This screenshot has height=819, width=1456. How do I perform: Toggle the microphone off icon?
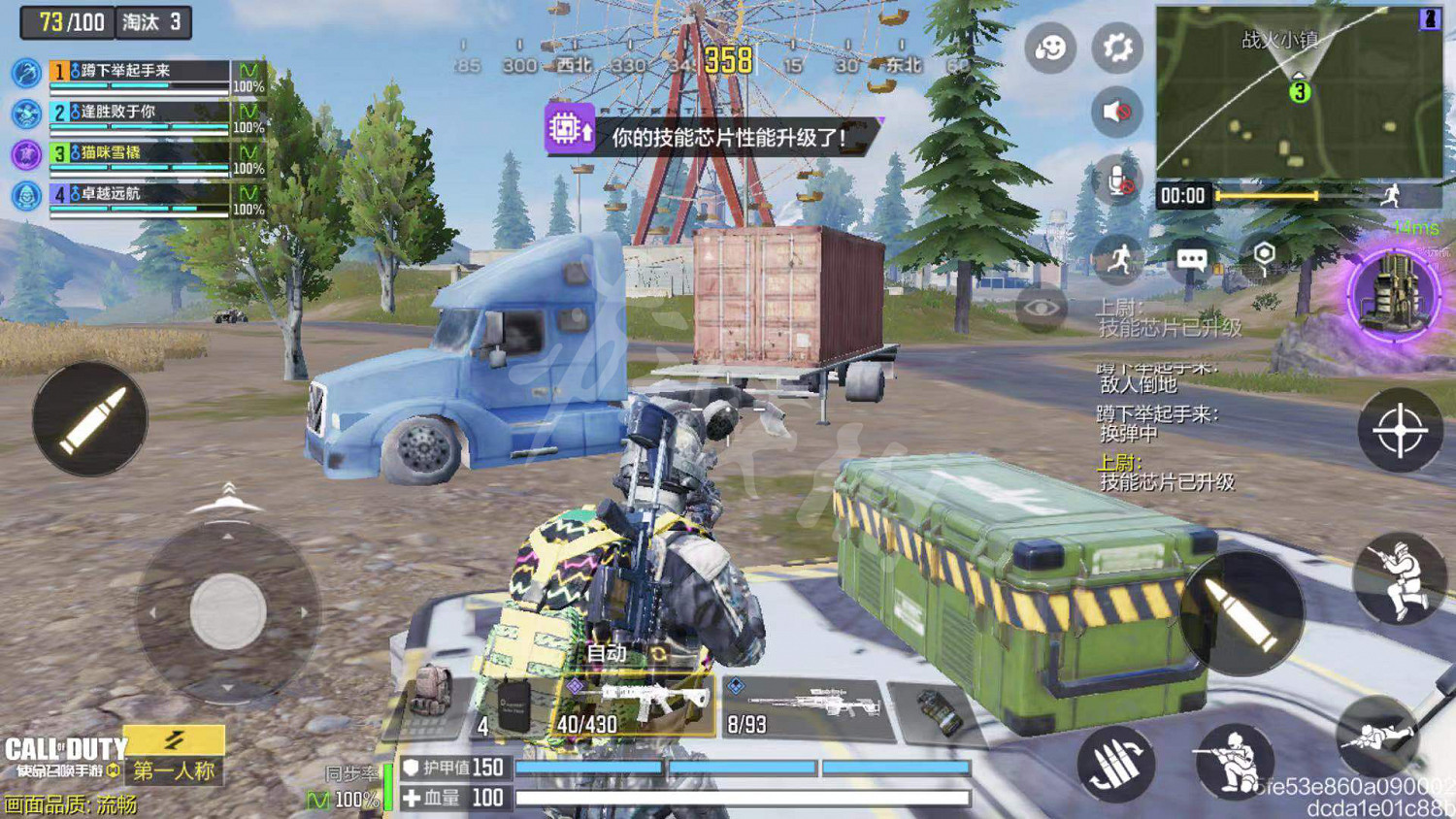pos(1119,180)
